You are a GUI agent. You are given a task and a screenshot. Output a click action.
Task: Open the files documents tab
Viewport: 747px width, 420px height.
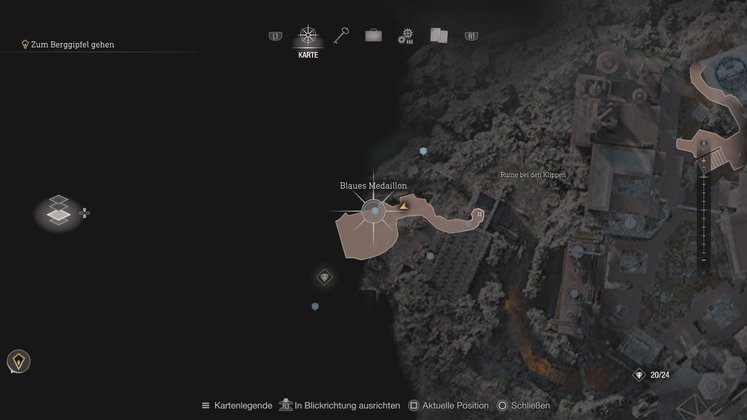pyautogui.click(x=438, y=35)
